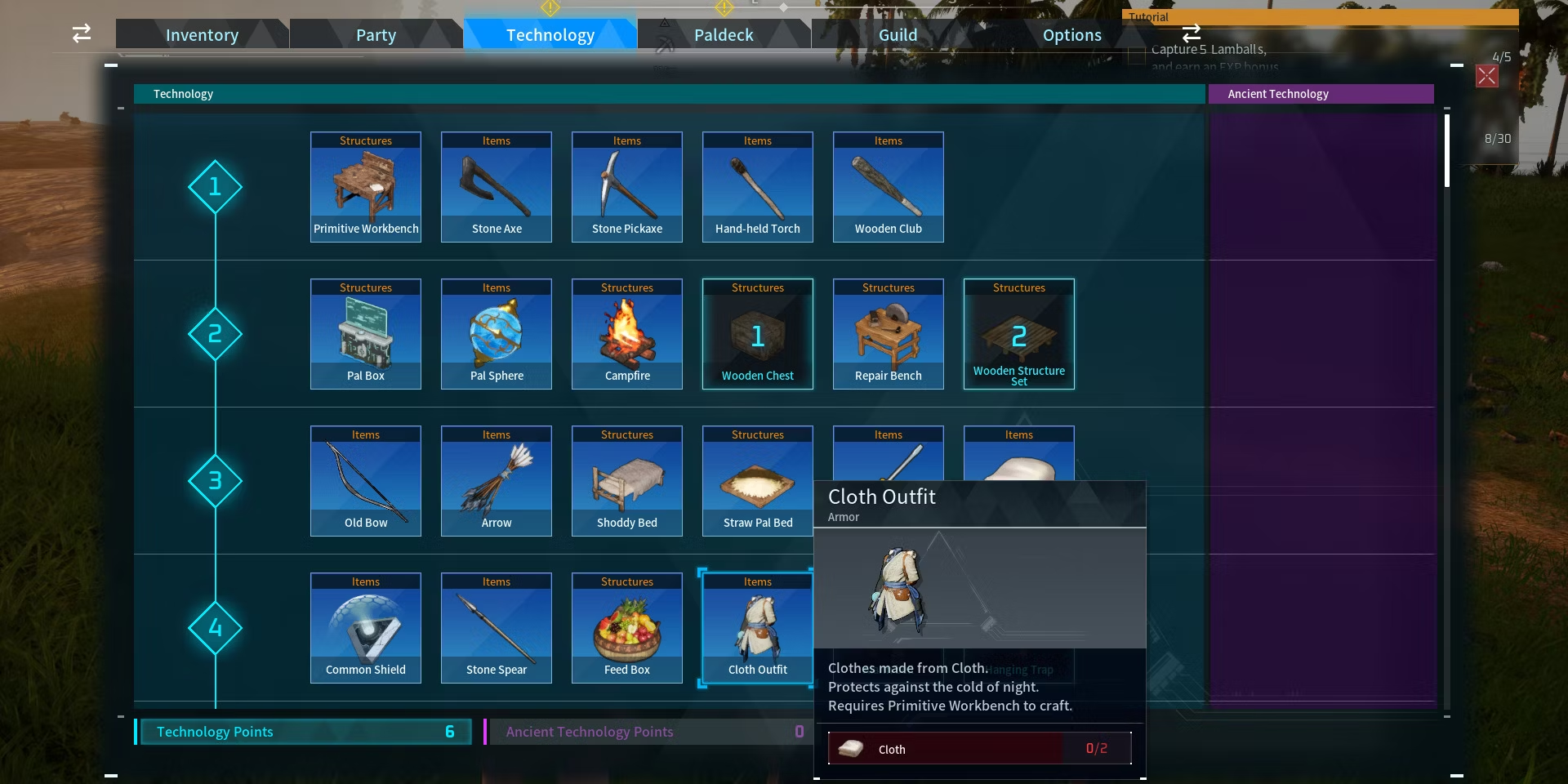
Task: Go to the Guild tab
Action: point(898,35)
